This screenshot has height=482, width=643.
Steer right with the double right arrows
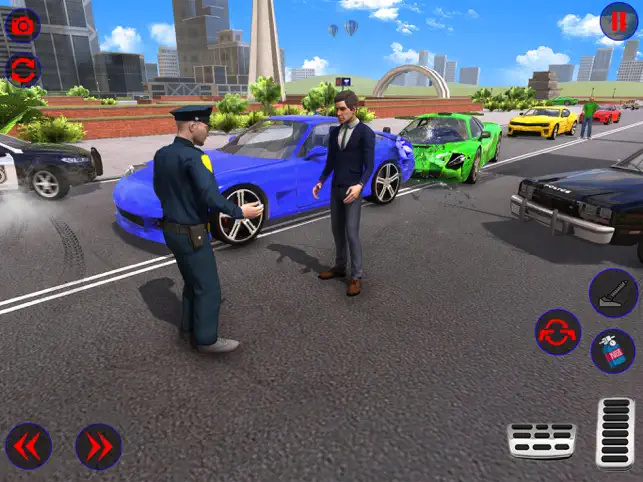point(98,446)
